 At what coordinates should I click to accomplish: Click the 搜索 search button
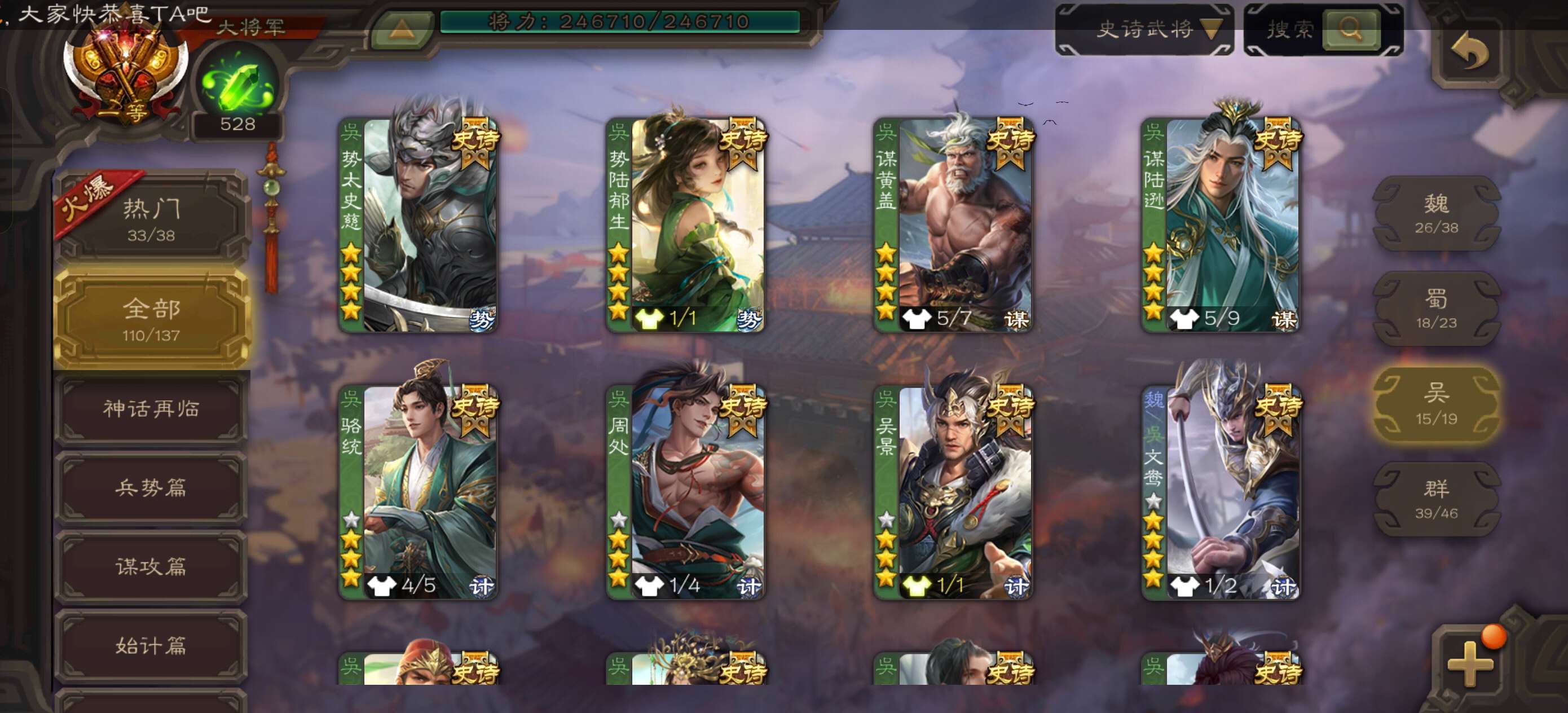(x=1350, y=29)
